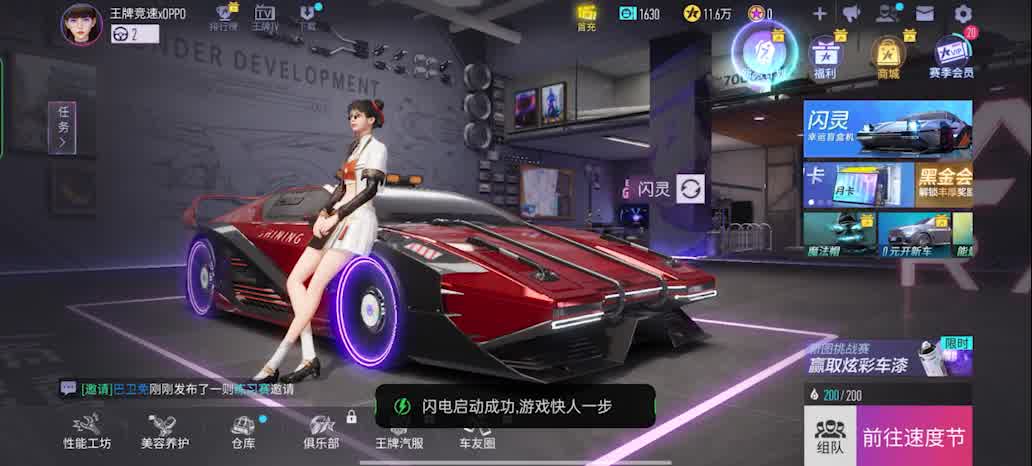The height and width of the screenshot is (466, 1032).
Task: Open 王牌TV
Action: 265,16
